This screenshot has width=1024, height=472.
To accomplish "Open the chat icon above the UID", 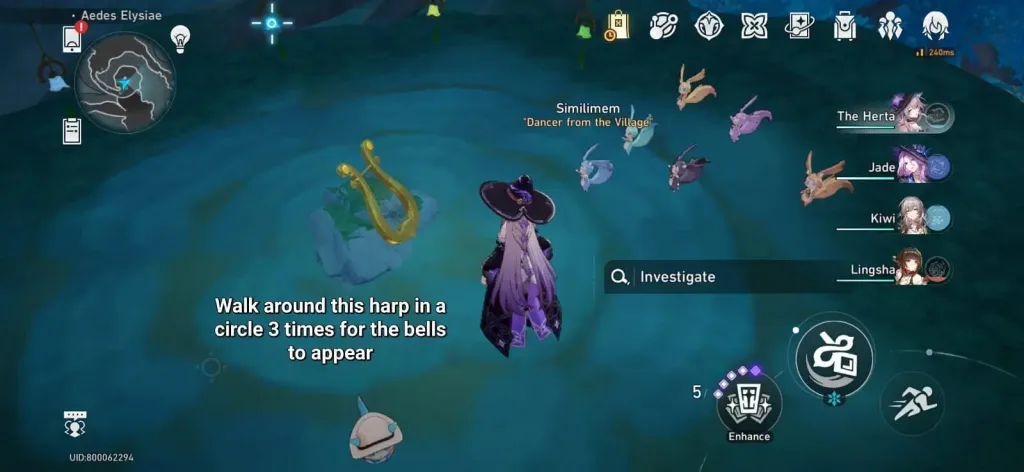I will (76, 424).
